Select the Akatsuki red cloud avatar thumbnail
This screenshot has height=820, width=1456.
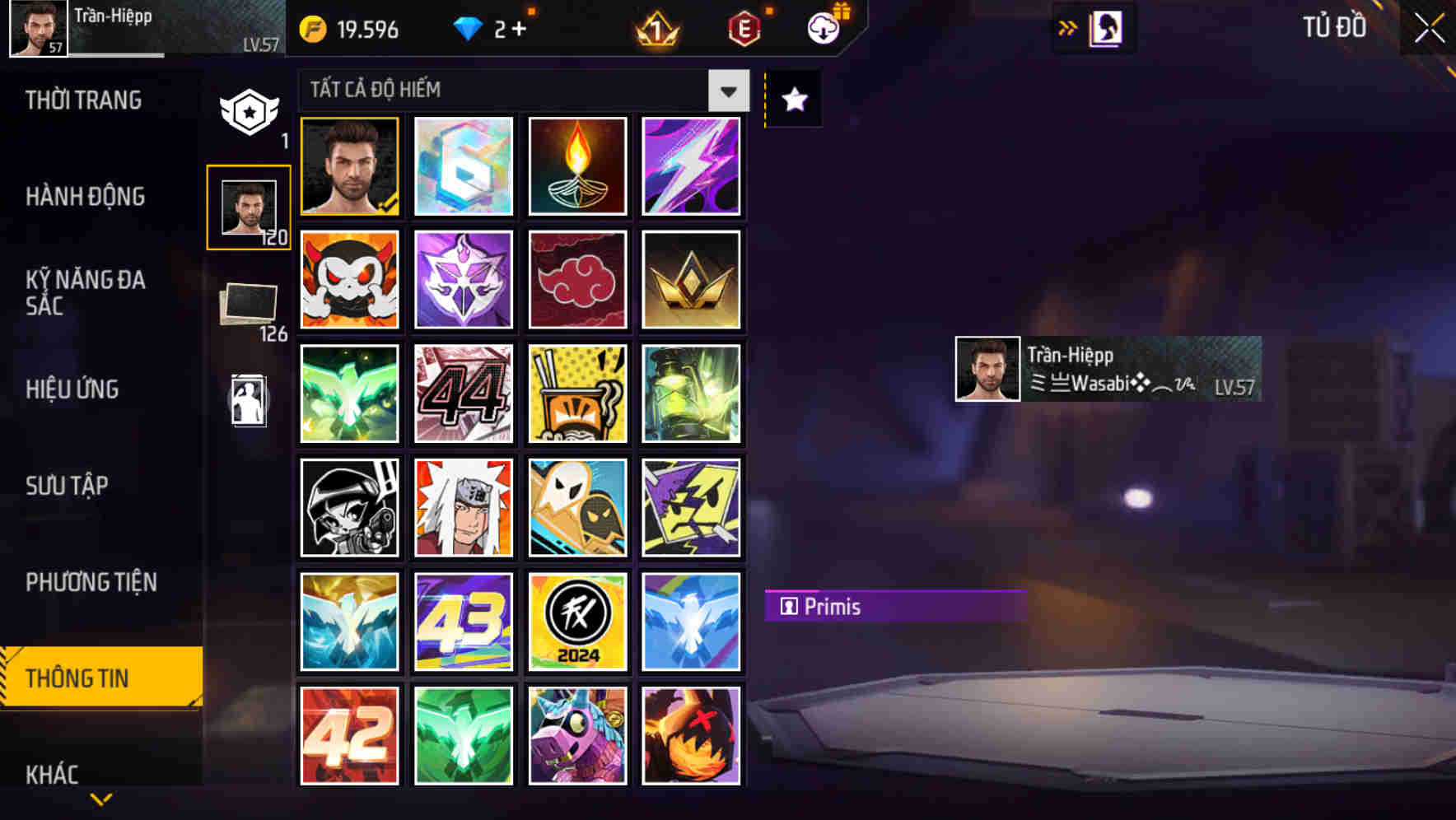pyautogui.click(x=577, y=279)
